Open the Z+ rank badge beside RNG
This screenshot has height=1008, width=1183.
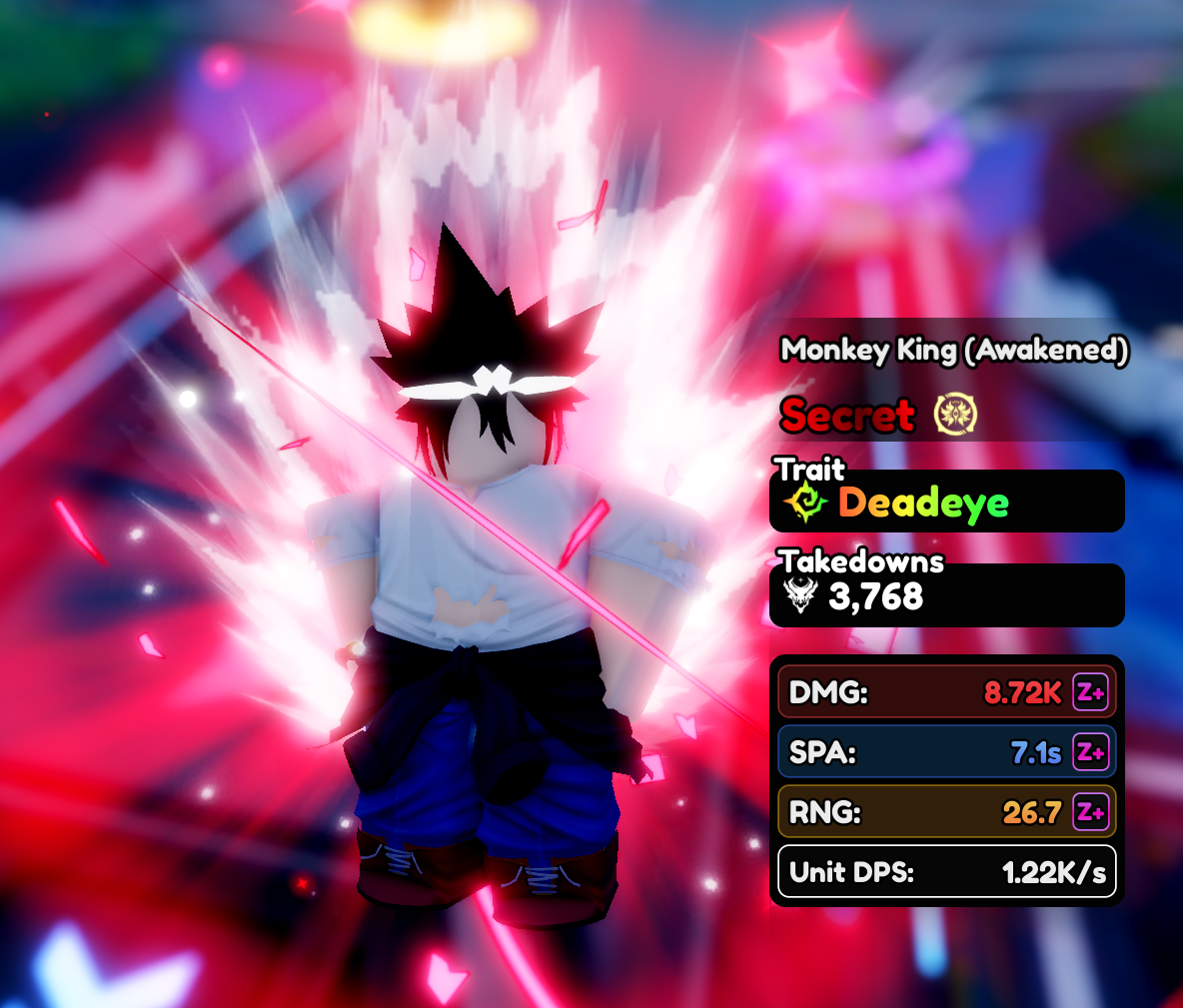pyautogui.click(x=1090, y=812)
